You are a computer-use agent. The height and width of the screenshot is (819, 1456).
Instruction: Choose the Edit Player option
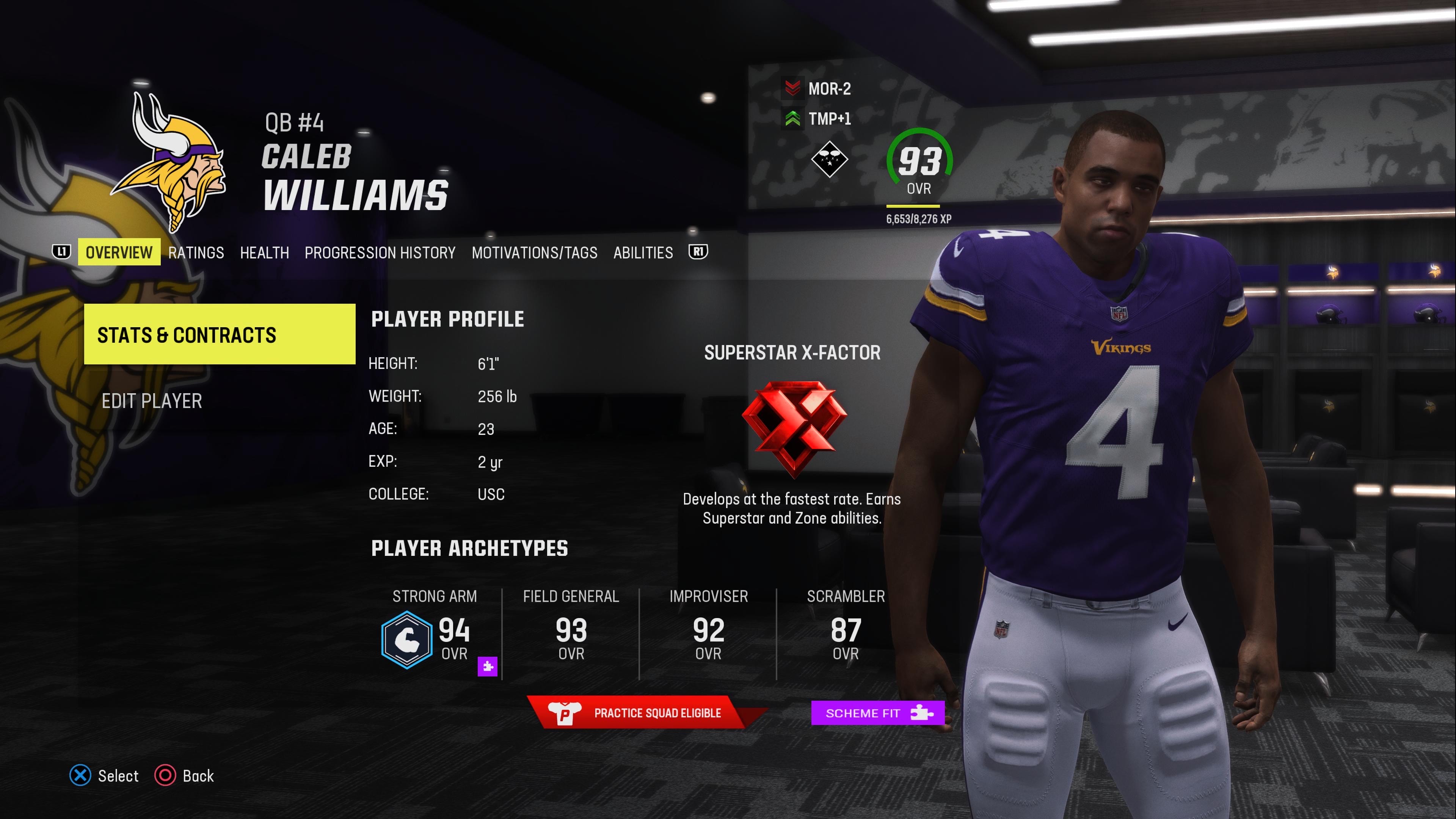tap(152, 401)
